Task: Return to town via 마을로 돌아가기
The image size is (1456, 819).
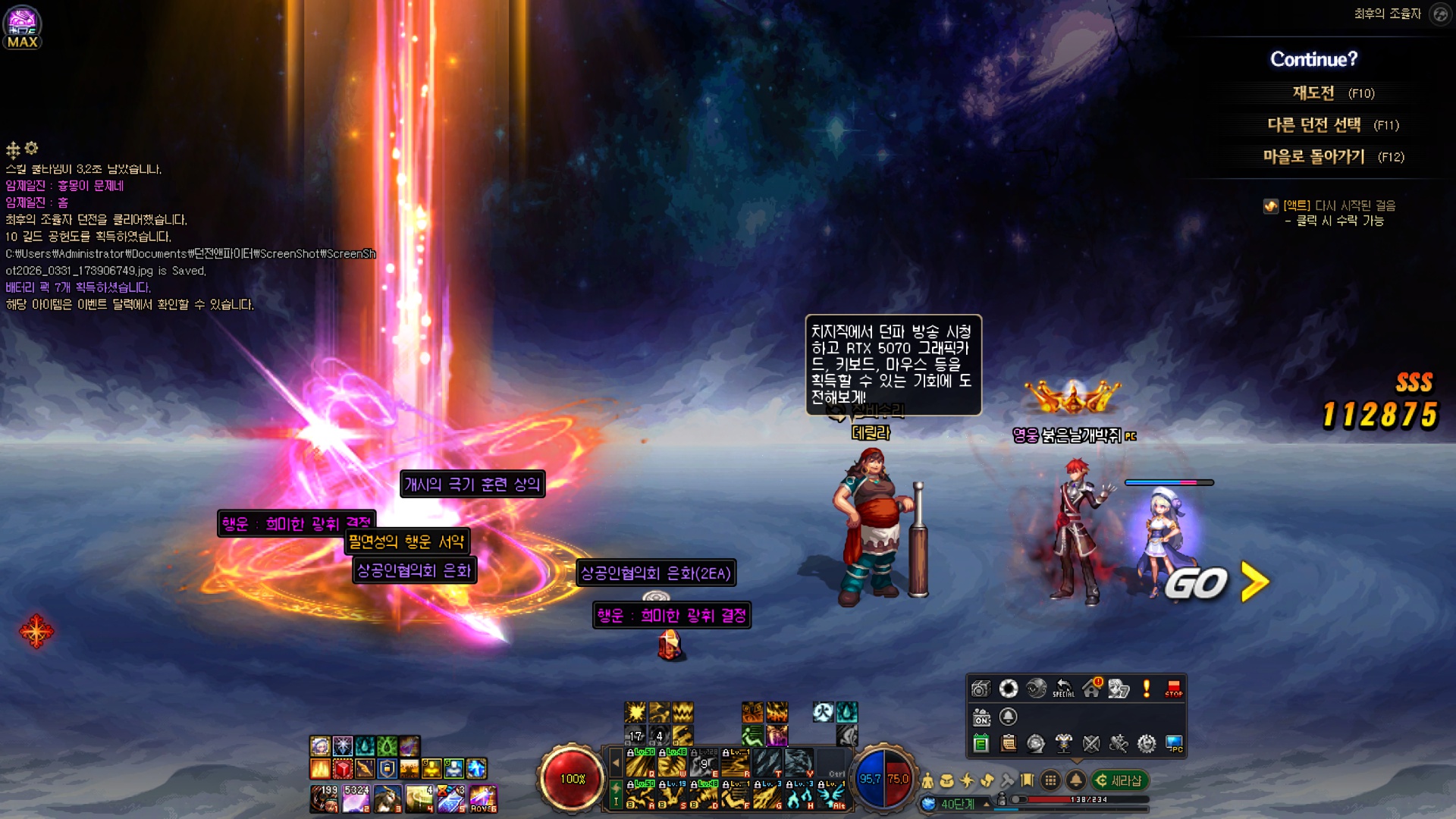Action: [1314, 157]
